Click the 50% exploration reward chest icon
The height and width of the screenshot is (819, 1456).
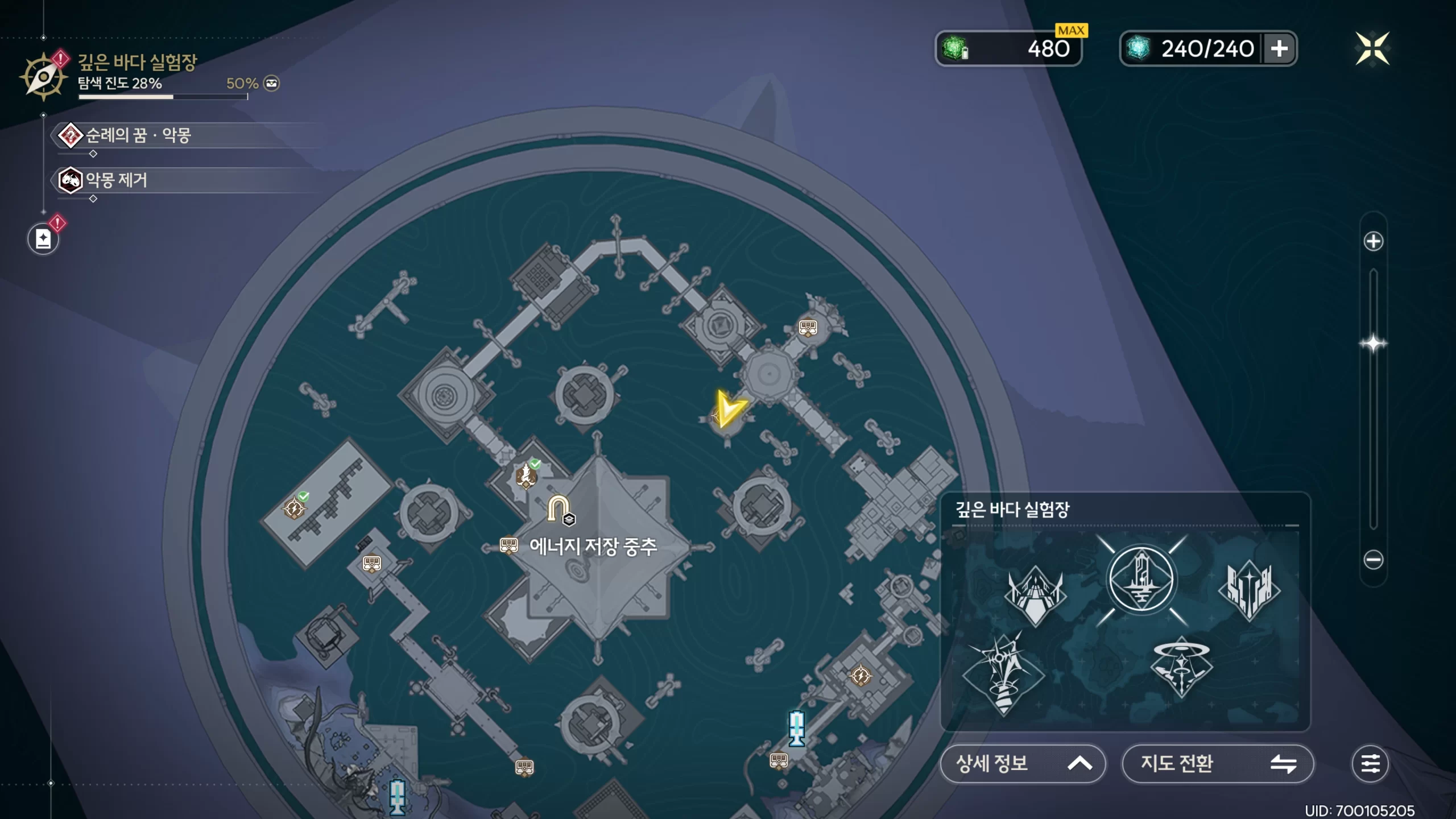click(272, 84)
